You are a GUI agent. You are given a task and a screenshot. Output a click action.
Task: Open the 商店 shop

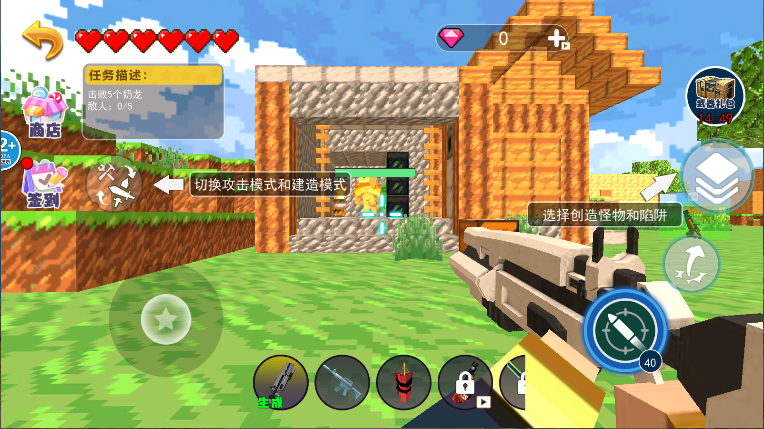[44, 112]
